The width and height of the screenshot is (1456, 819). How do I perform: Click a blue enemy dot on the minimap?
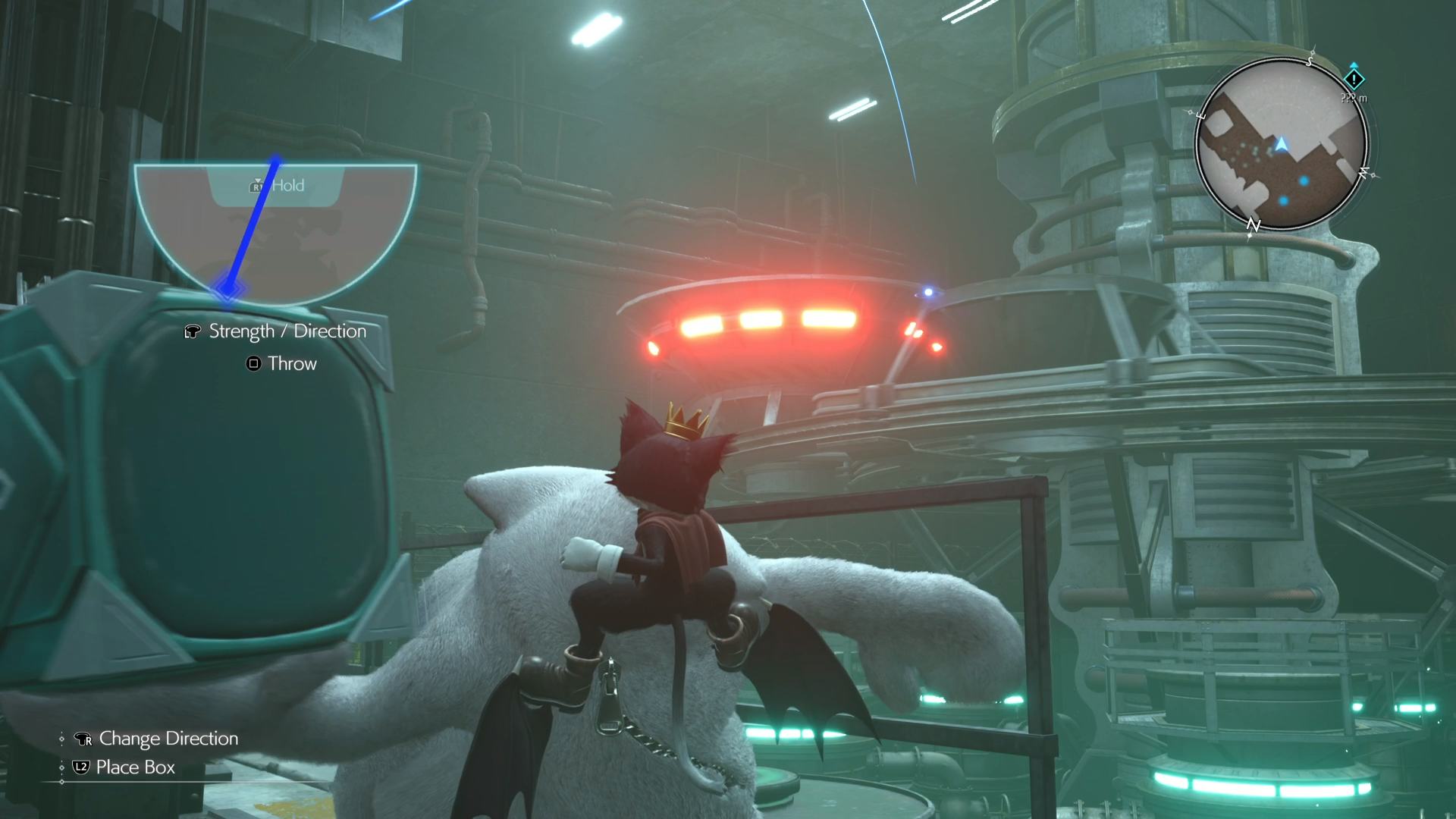(x=1303, y=181)
